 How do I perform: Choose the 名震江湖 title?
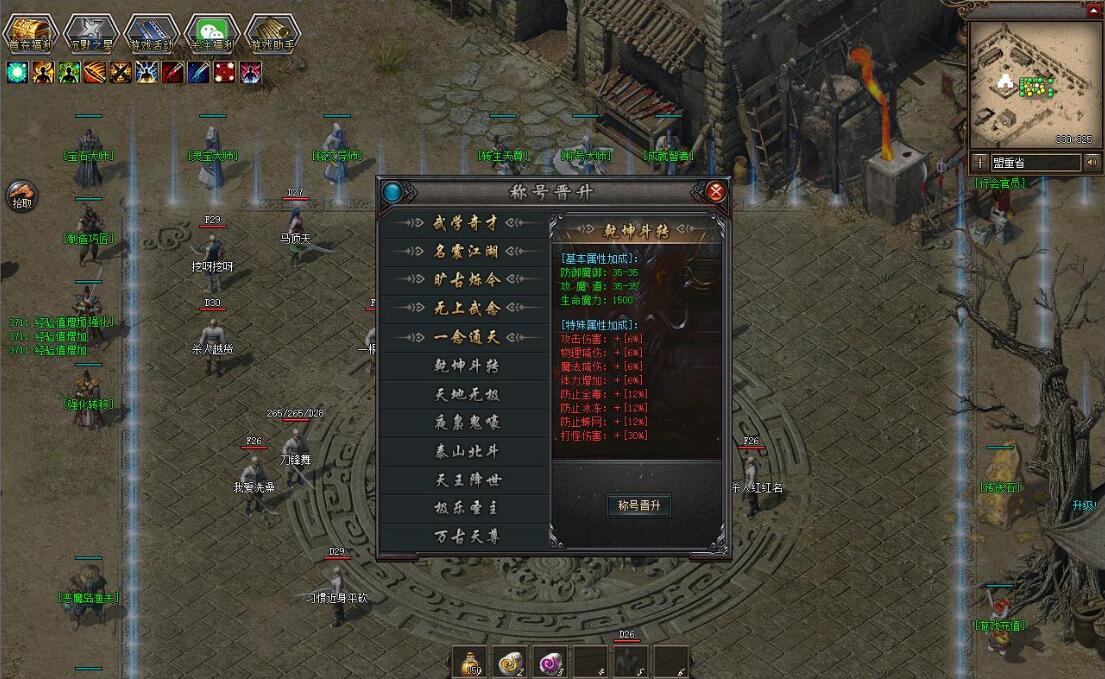[x=466, y=252]
